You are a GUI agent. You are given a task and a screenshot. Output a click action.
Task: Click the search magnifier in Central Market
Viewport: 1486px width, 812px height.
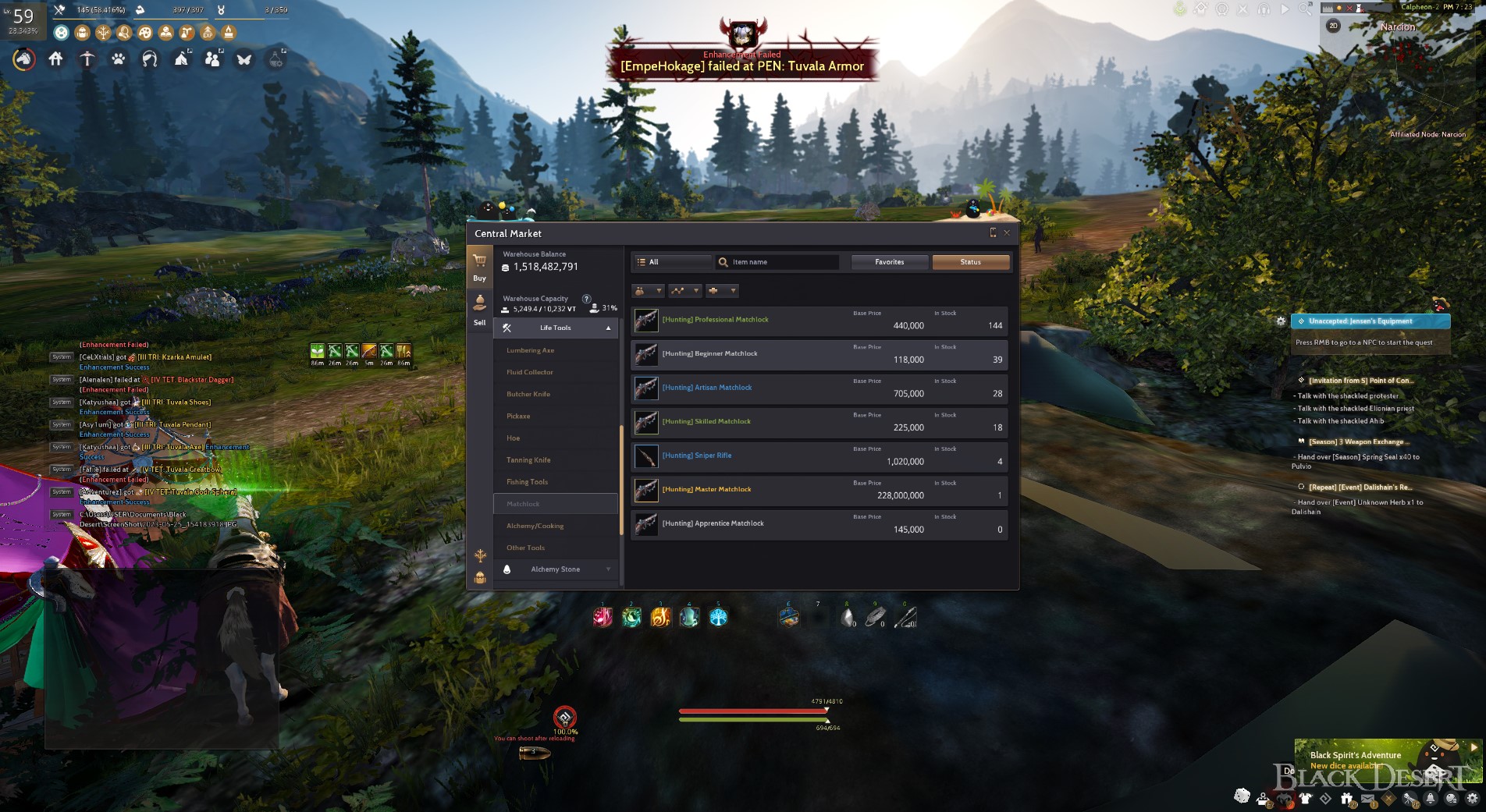pos(723,262)
